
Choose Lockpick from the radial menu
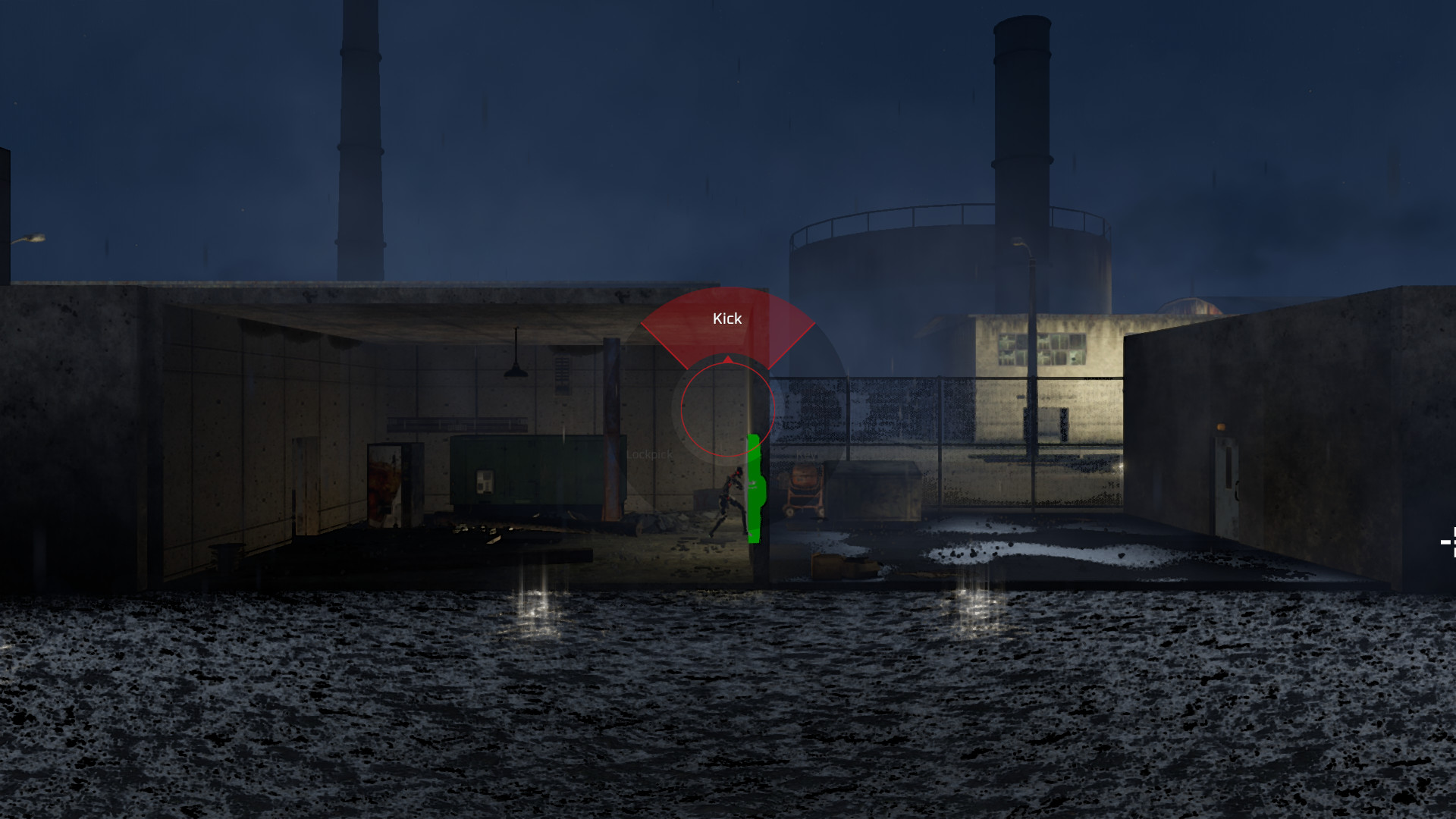tap(648, 455)
